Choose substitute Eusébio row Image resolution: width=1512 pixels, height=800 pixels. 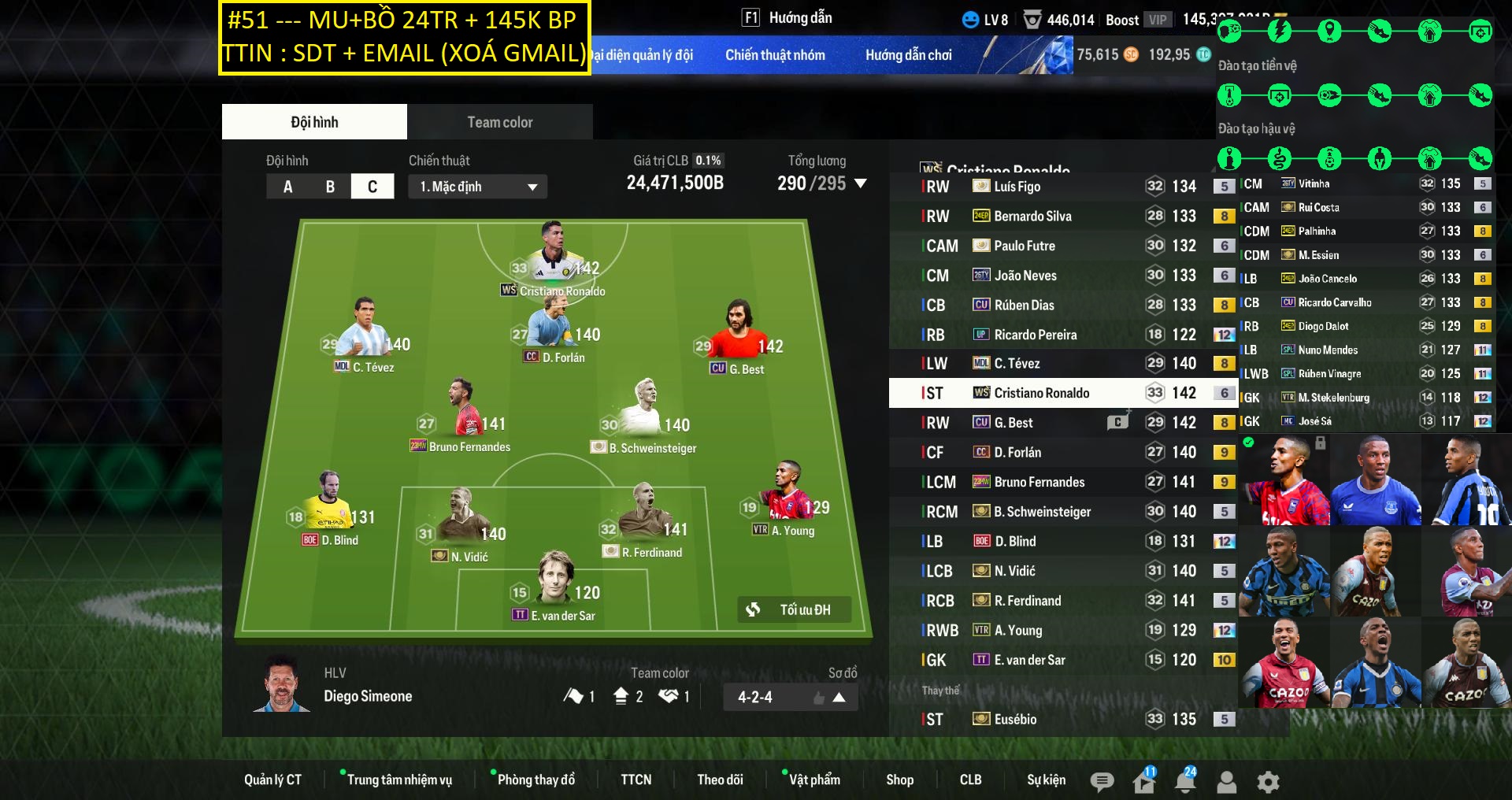click(1062, 719)
